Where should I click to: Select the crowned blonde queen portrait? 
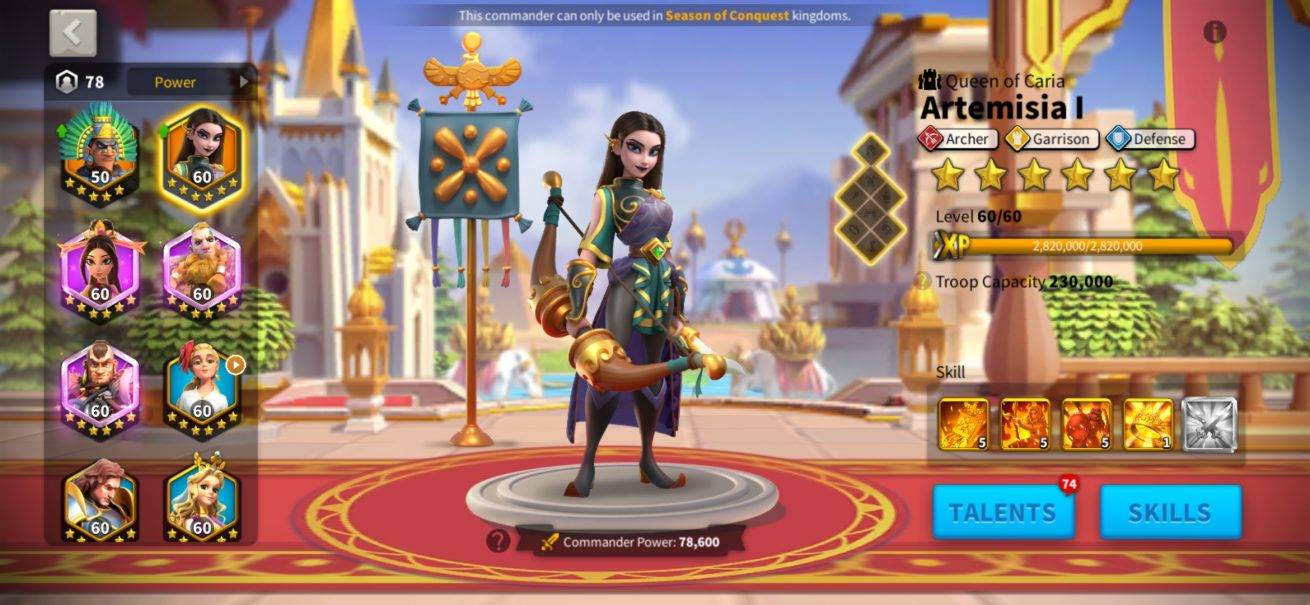point(201,501)
